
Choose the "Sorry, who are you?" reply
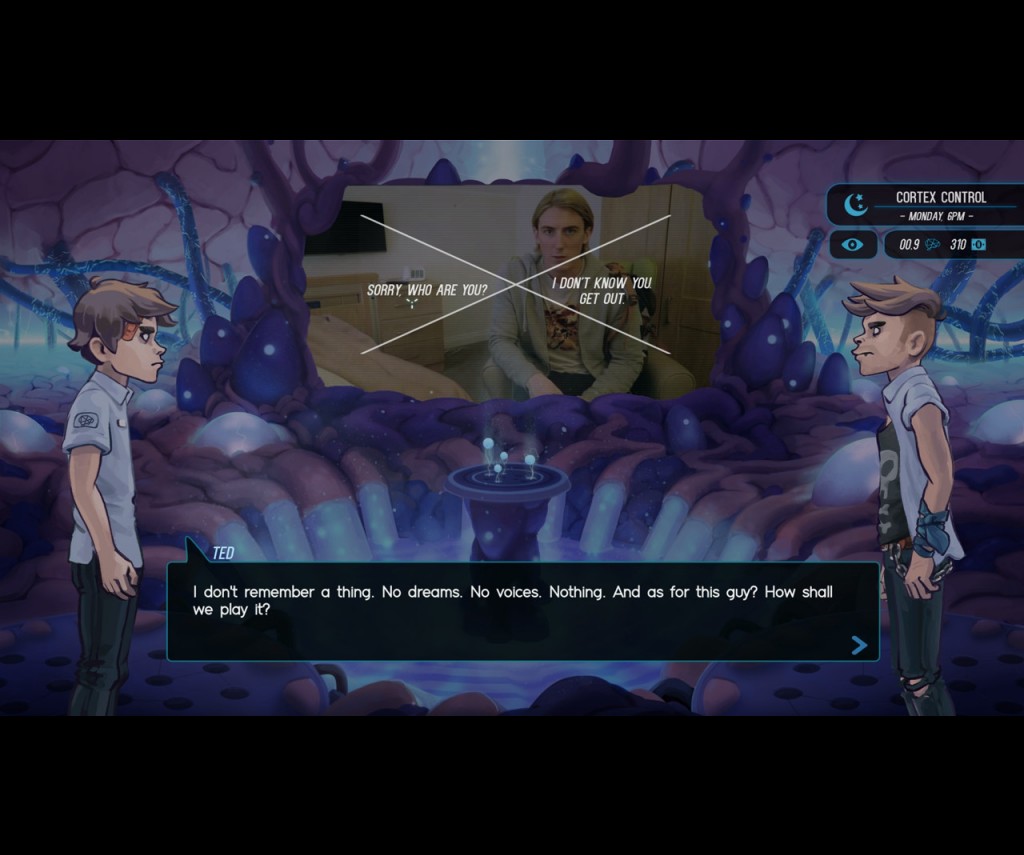[x=426, y=290]
